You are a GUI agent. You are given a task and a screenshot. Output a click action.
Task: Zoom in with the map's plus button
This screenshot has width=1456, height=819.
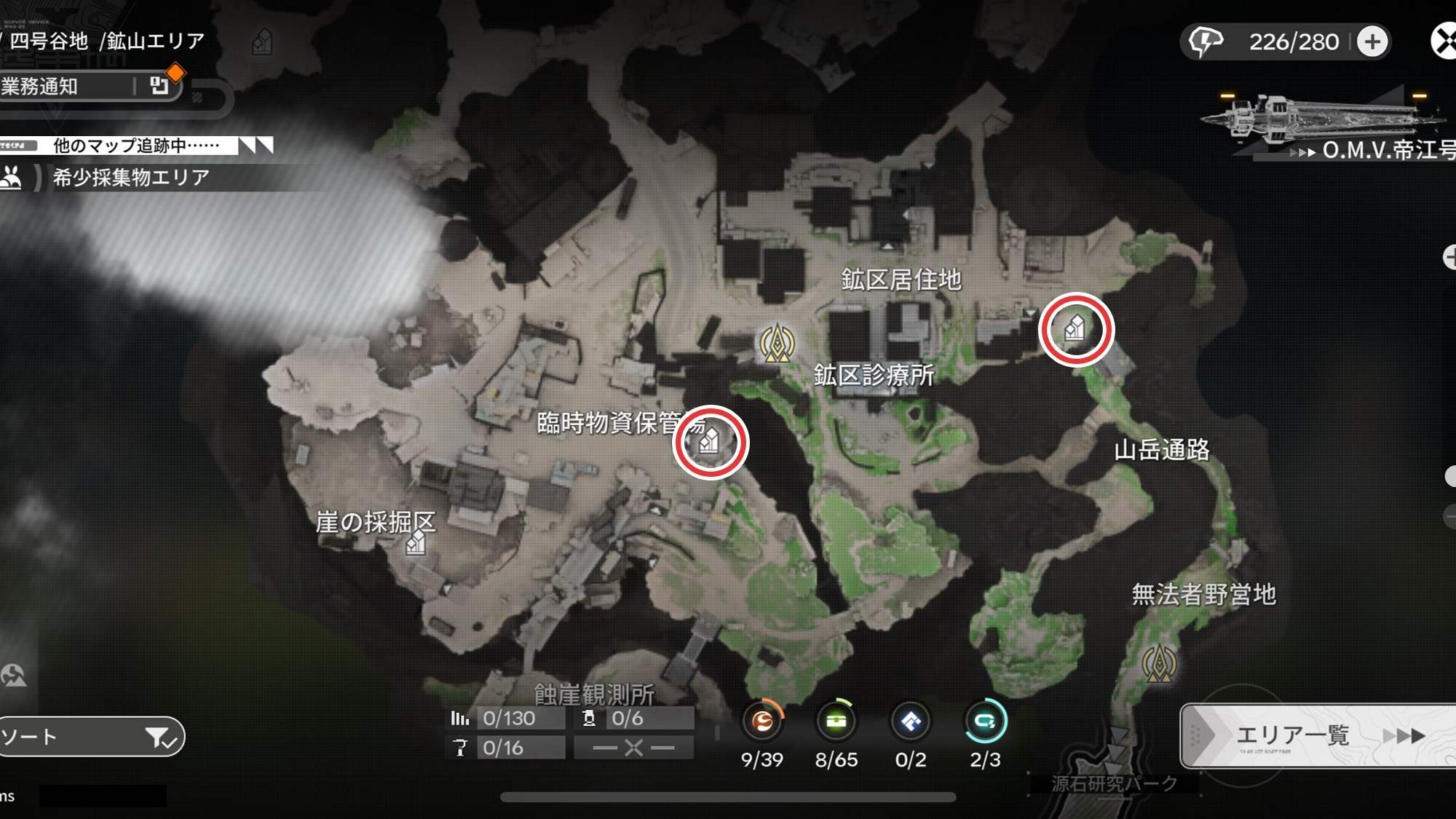1450,256
